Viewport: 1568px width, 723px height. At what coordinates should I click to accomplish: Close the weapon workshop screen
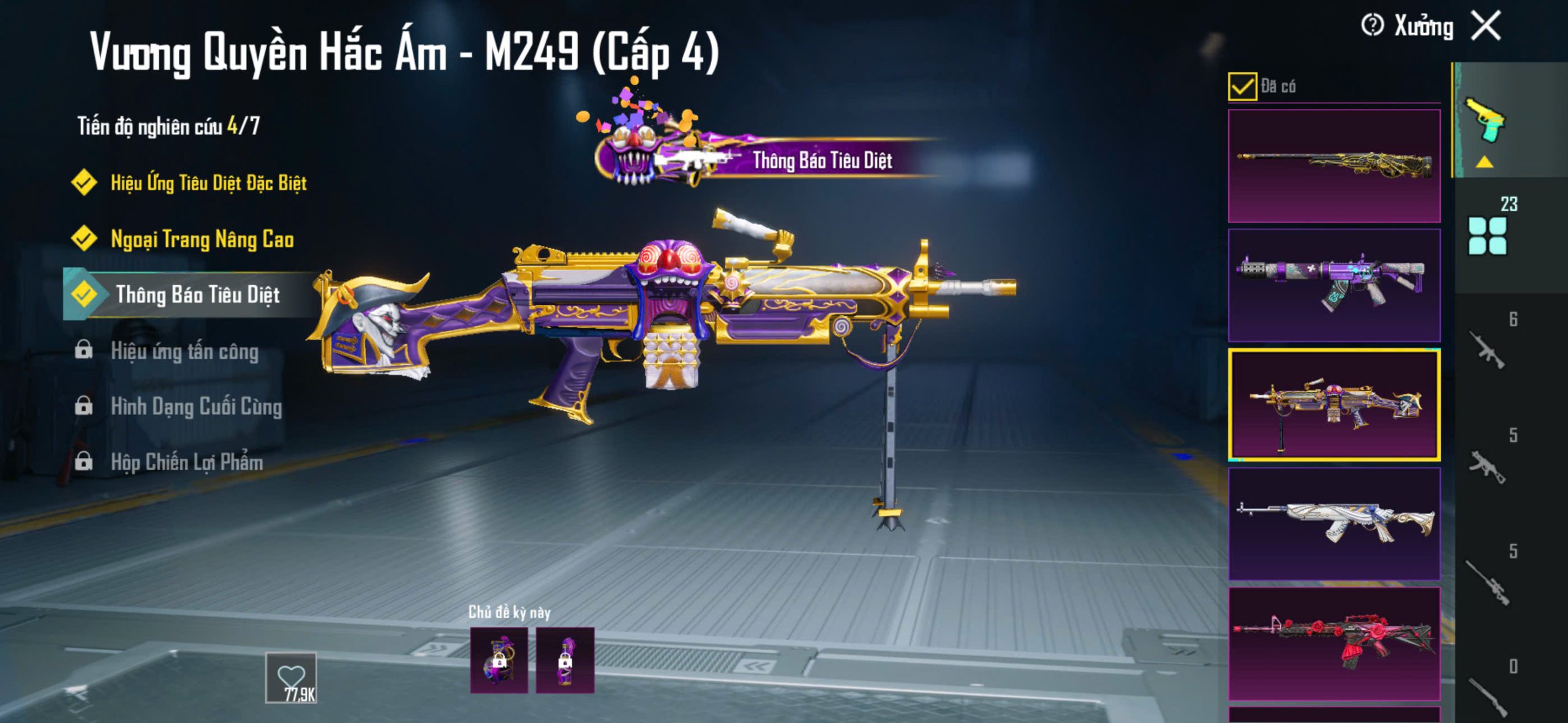[x=1487, y=26]
